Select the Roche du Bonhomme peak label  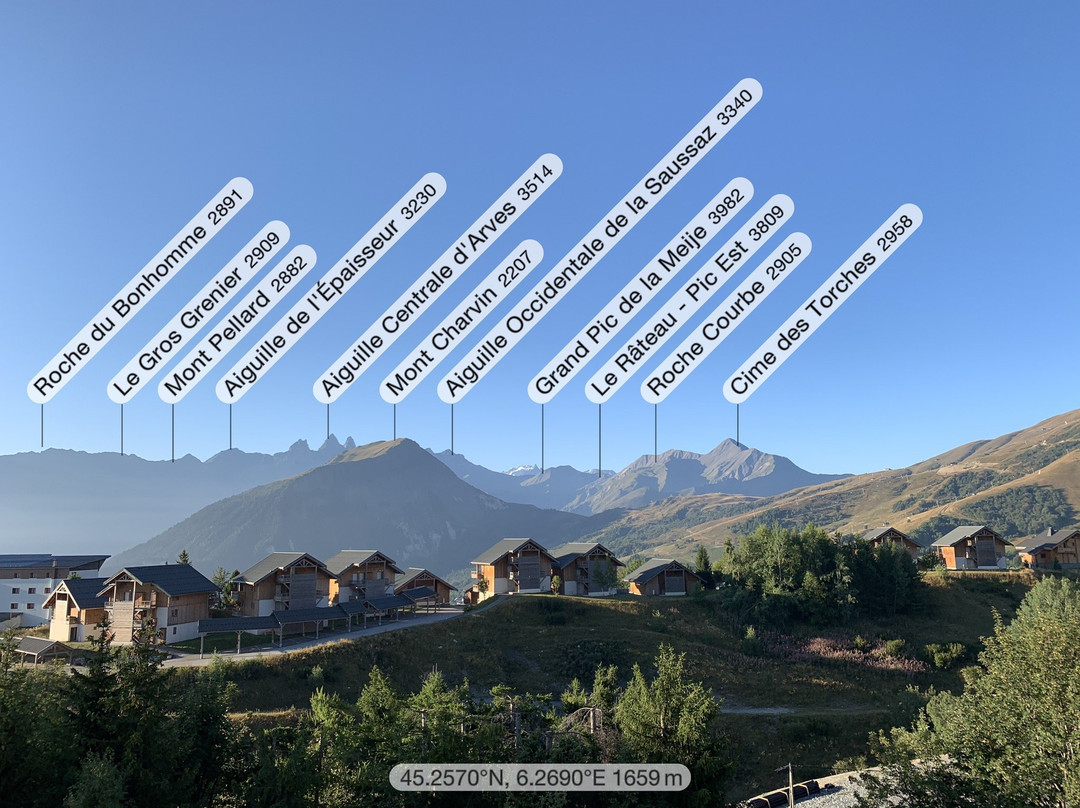point(140,290)
